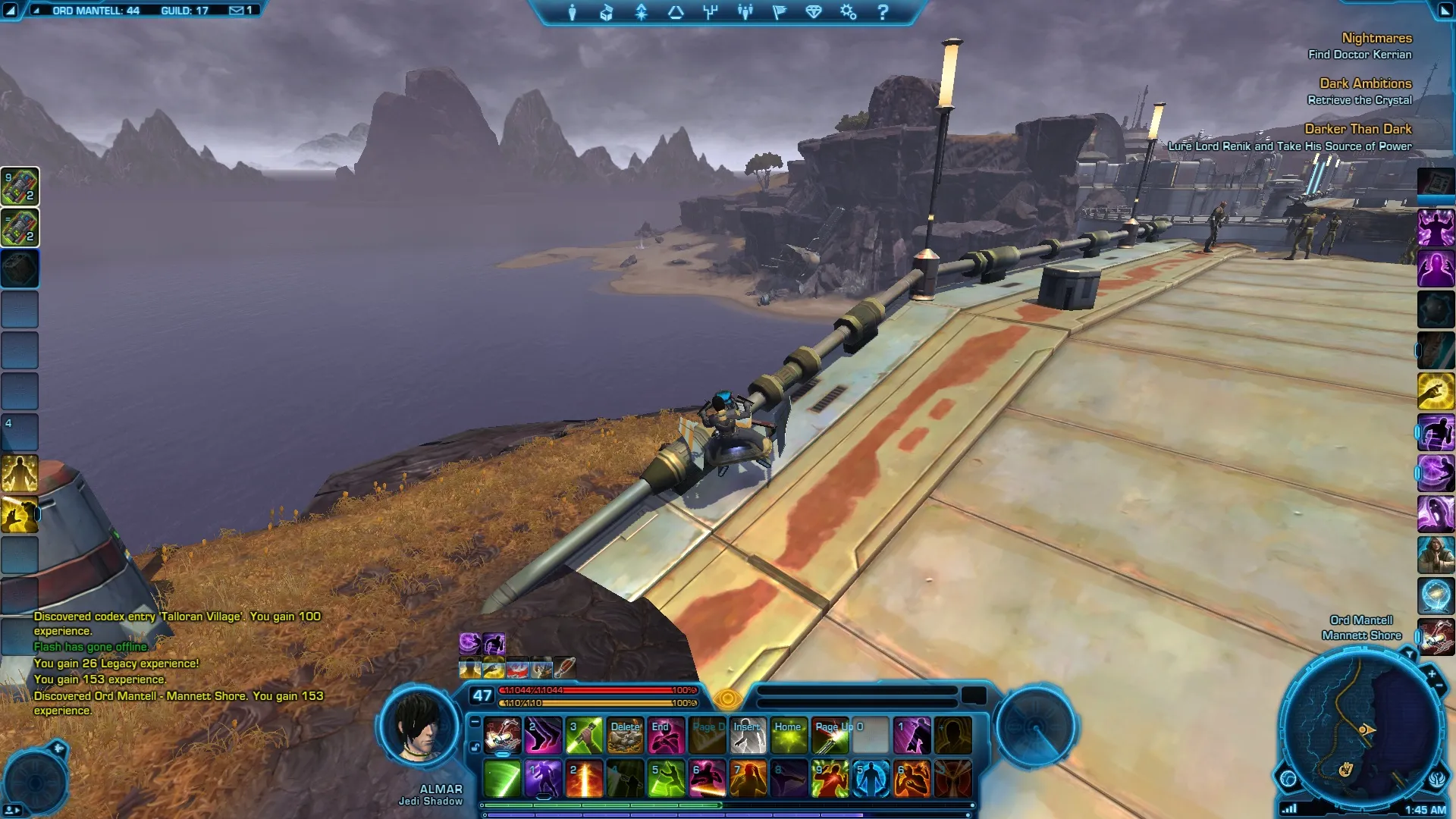Image resolution: width=1456 pixels, height=819 pixels.
Task: Use the rocks ability bound to Delete
Action: 626,736
